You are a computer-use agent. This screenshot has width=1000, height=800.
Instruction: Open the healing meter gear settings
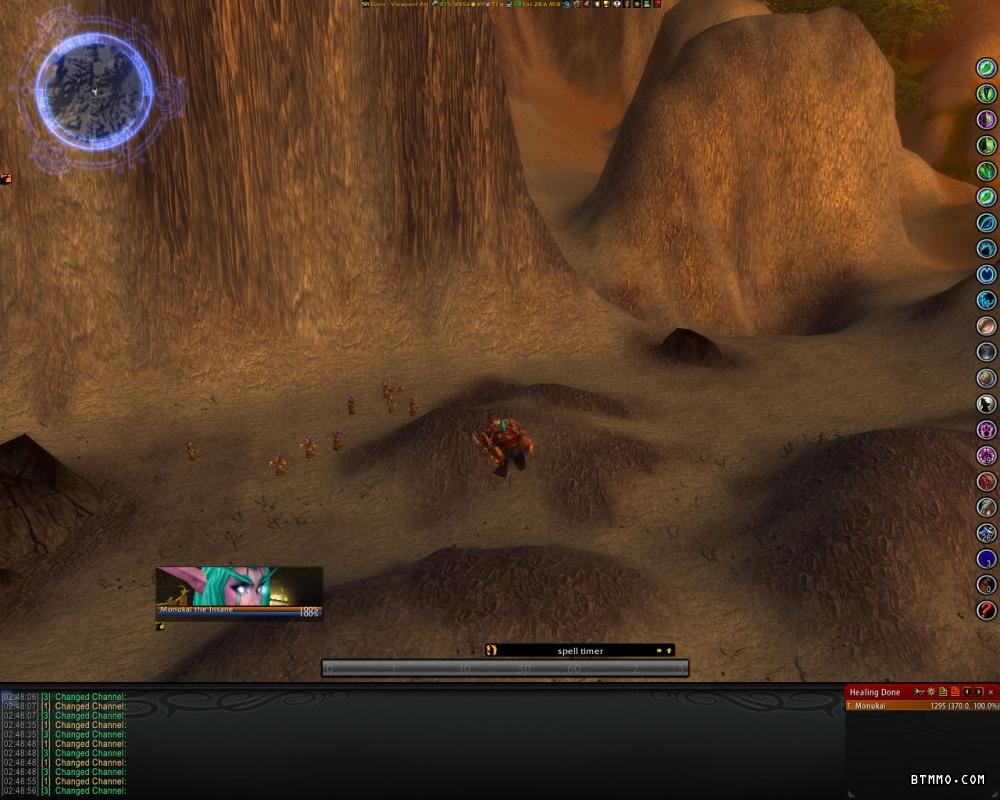(932, 692)
